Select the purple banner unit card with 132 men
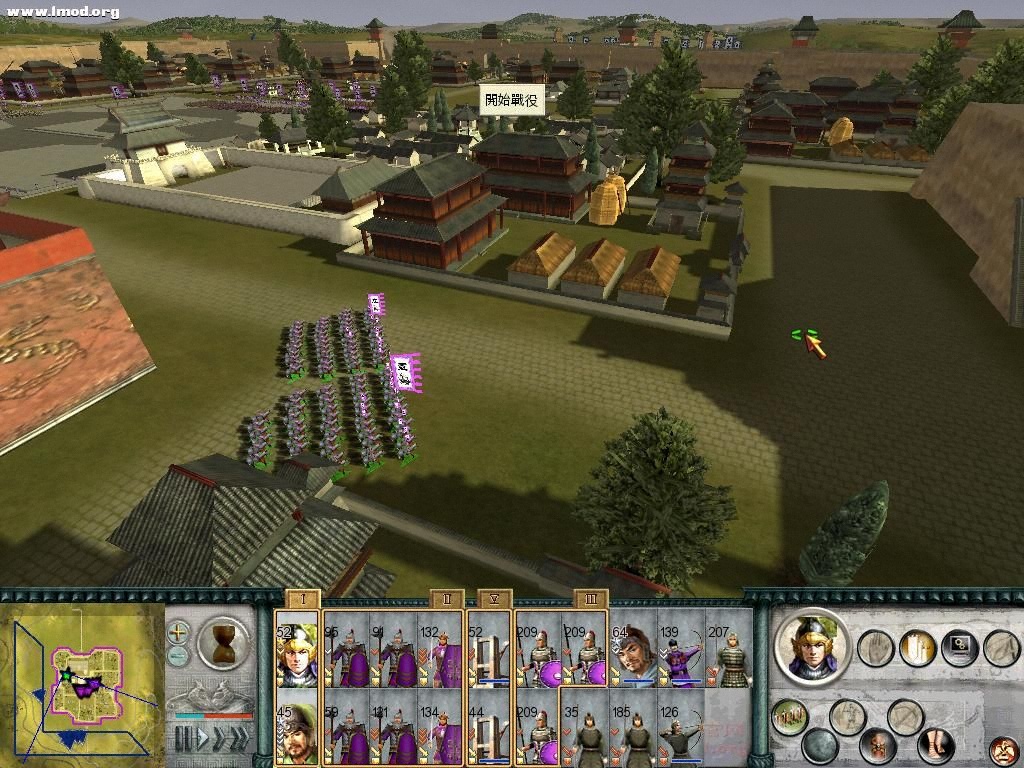 pyautogui.click(x=441, y=654)
